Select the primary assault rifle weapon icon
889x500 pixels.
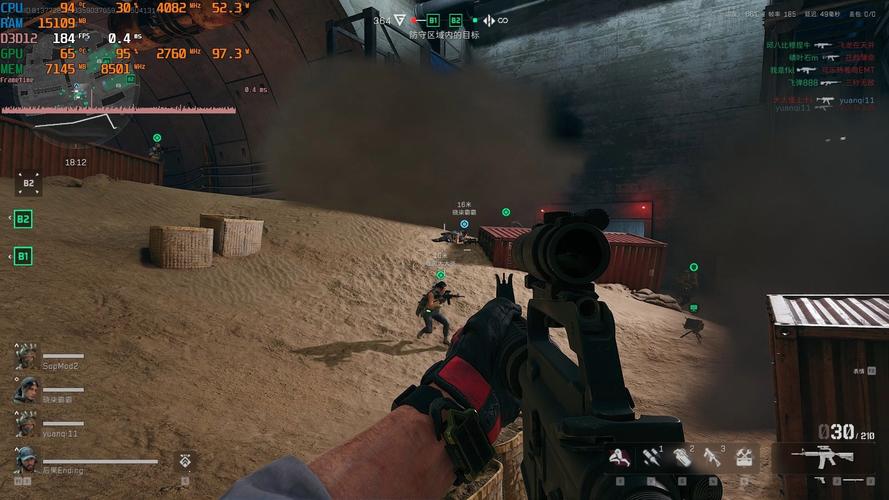pyautogui.click(x=823, y=457)
